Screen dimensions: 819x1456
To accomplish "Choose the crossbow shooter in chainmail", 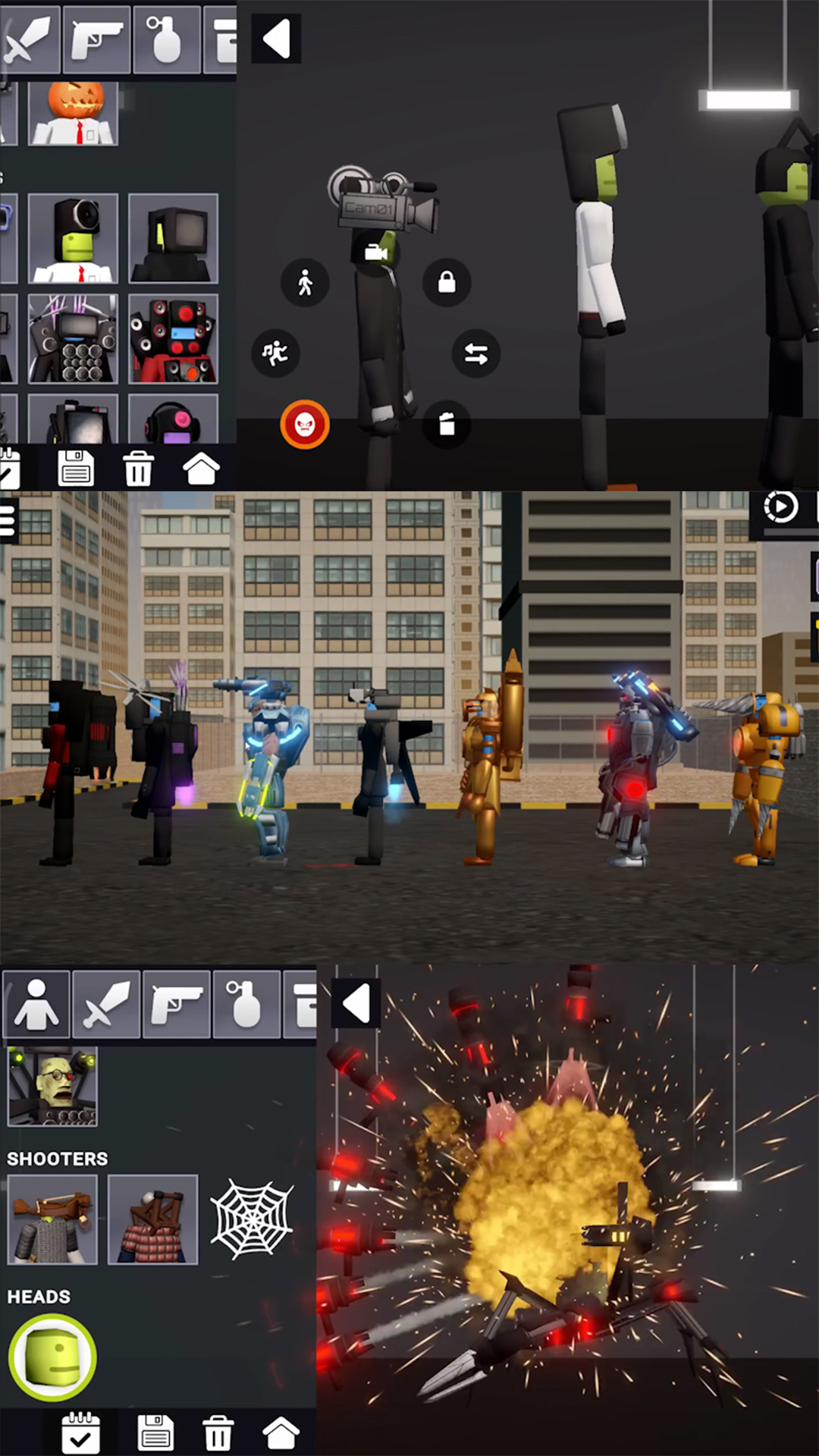I will click(52, 1219).
